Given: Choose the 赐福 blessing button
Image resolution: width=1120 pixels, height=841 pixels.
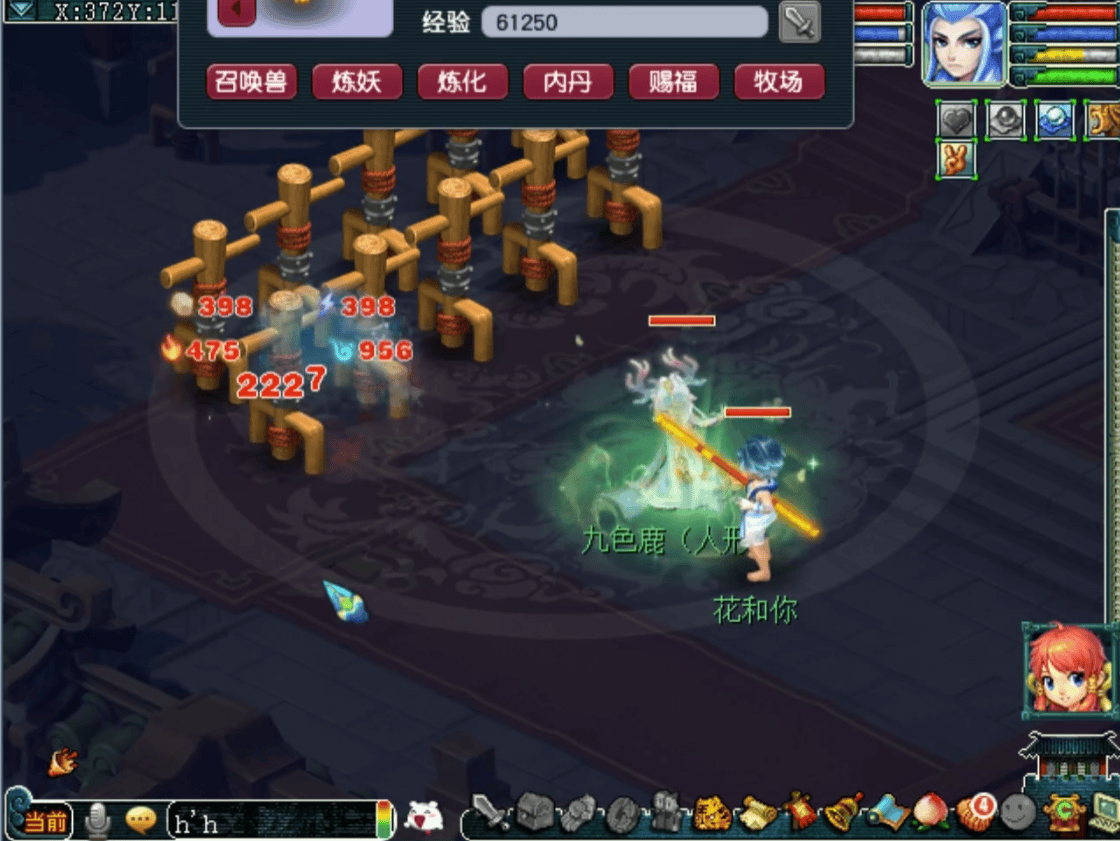Looking at the screenshot, I should click(x=673, y=82).
